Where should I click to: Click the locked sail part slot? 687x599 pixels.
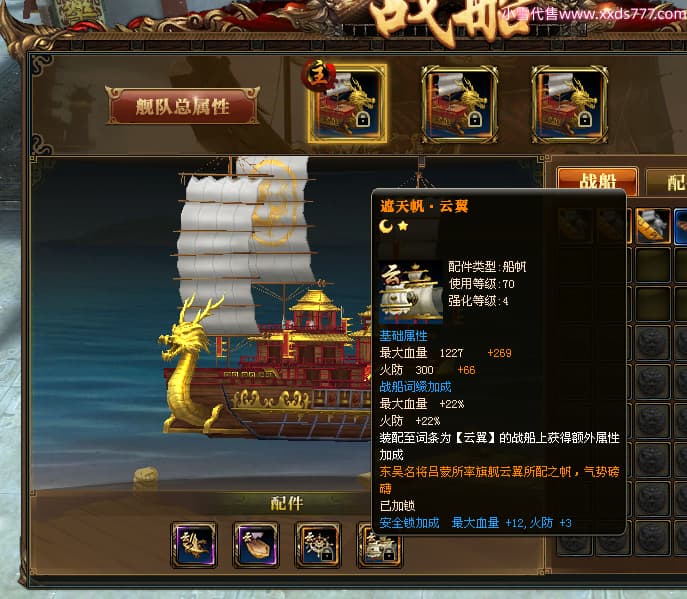coord(380,545)
